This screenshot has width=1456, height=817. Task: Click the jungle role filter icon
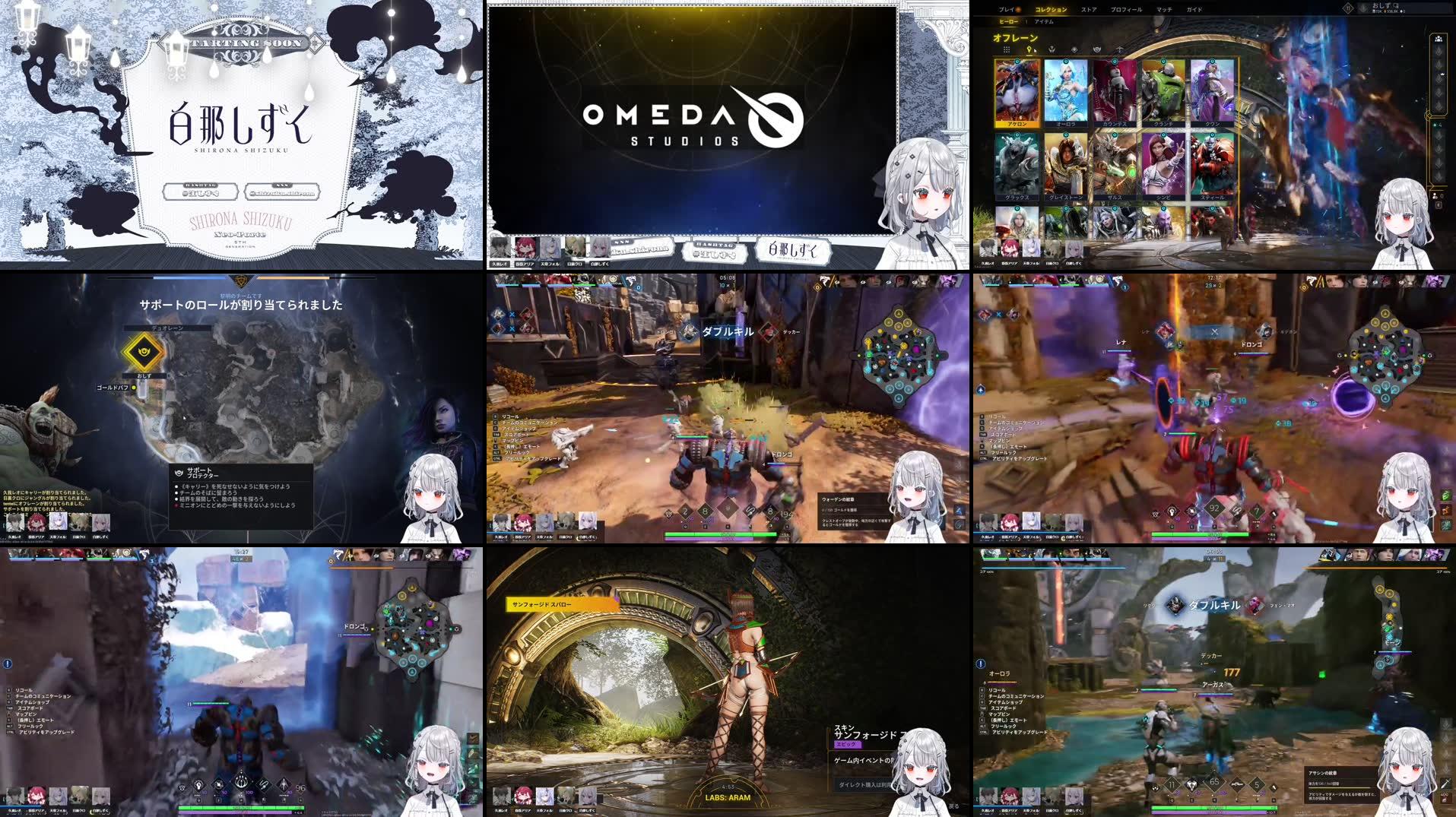pyautogui.click(x=1052, y=50)
